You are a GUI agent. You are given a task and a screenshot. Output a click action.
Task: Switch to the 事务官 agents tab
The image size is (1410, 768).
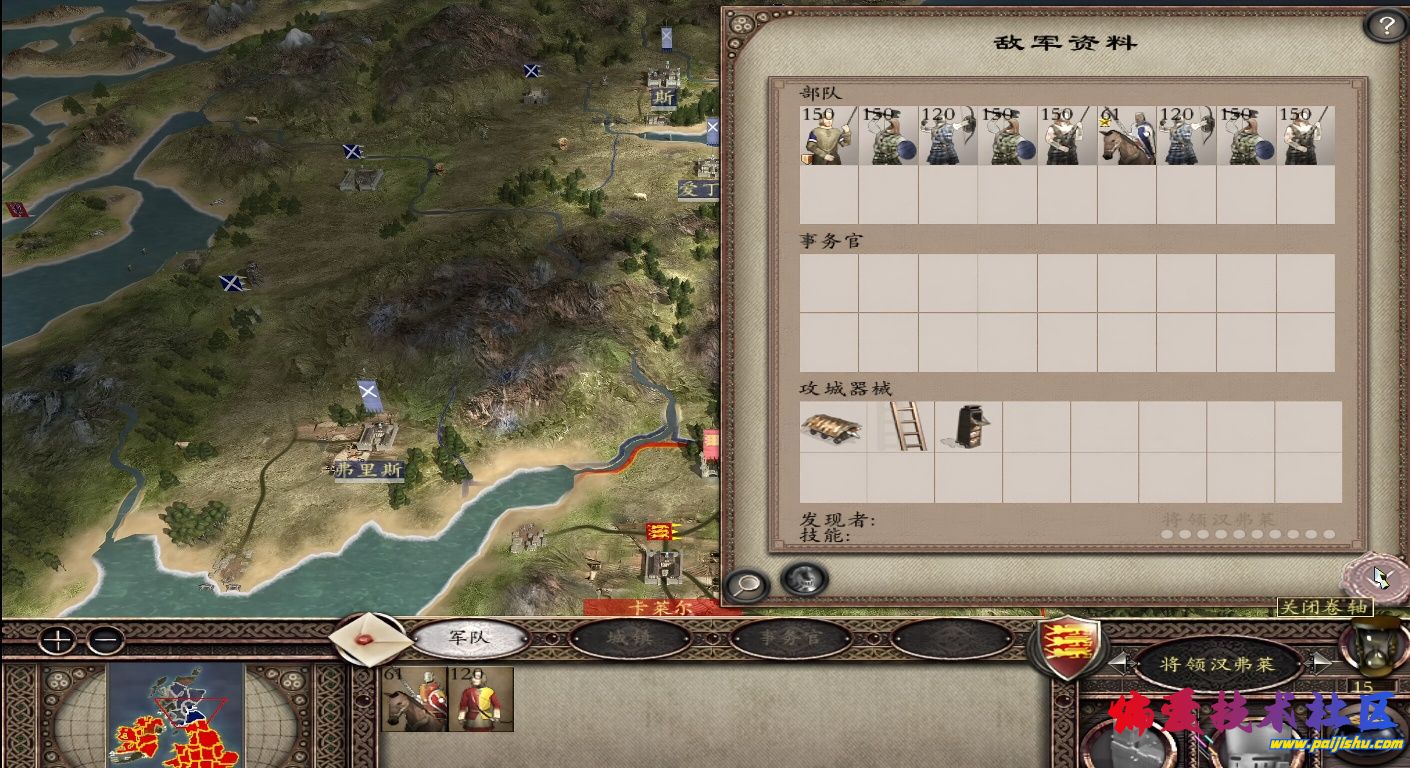pyautogui.click(x=791, y=639)
